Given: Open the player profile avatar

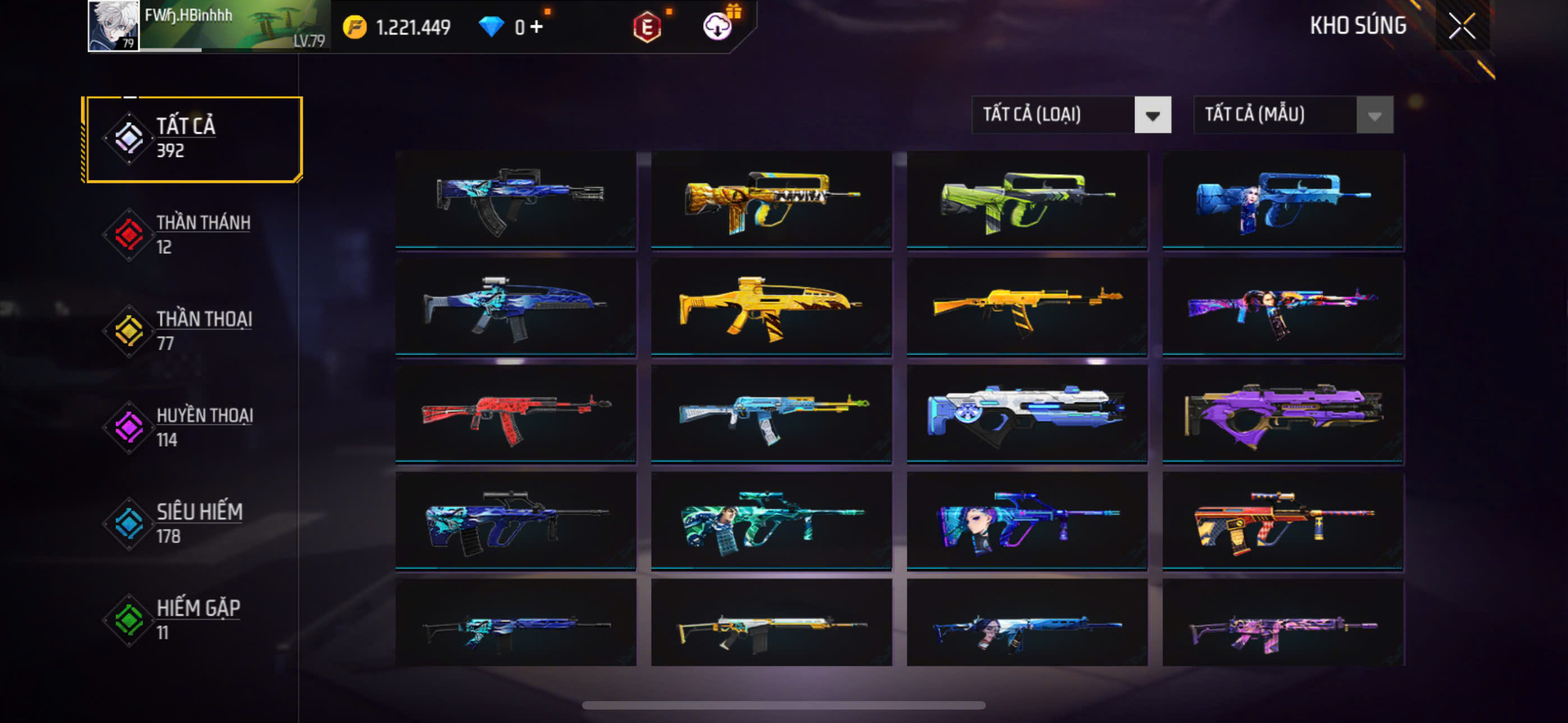Looking at the screenshot, I should 113,26.
